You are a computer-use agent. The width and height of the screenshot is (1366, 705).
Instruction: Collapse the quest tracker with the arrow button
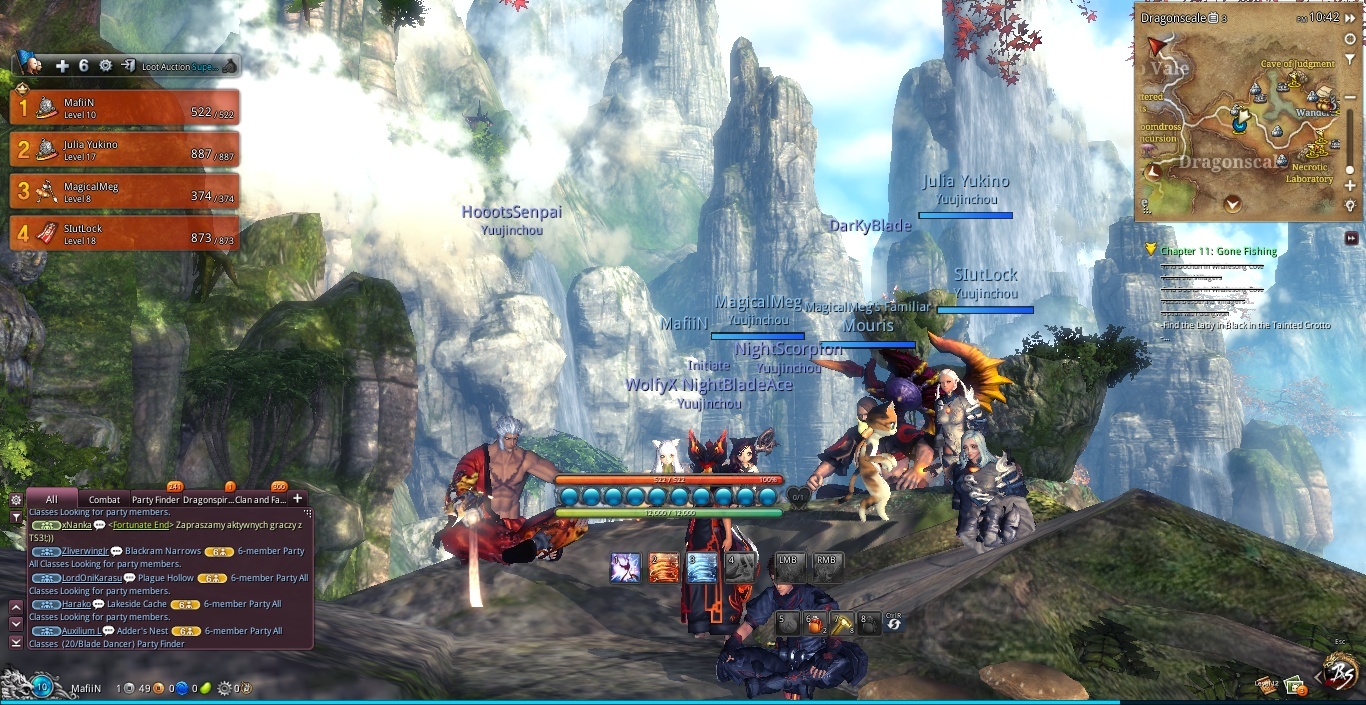[x=1351, y=238]
